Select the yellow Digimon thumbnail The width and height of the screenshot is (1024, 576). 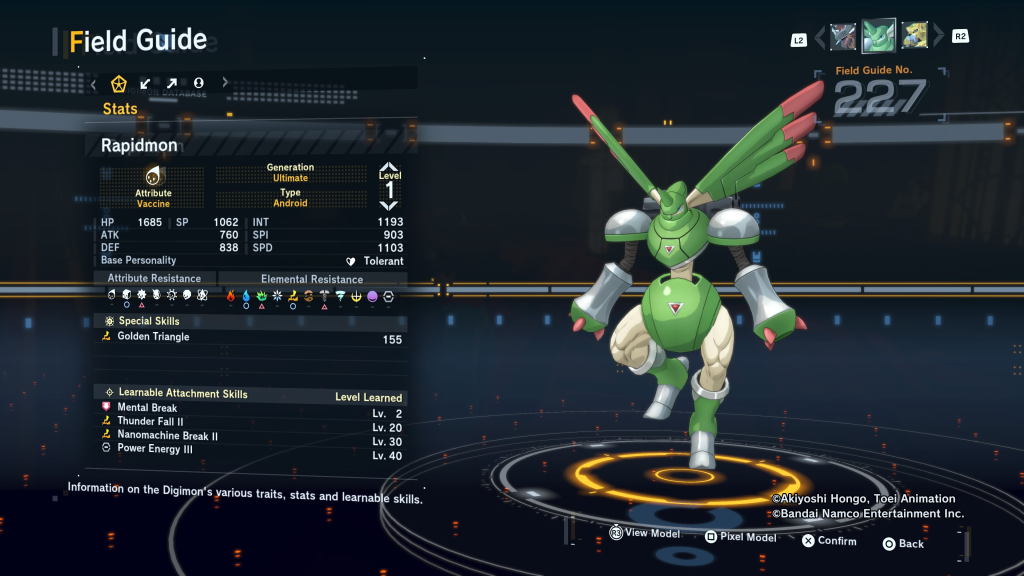coord(914,37)
